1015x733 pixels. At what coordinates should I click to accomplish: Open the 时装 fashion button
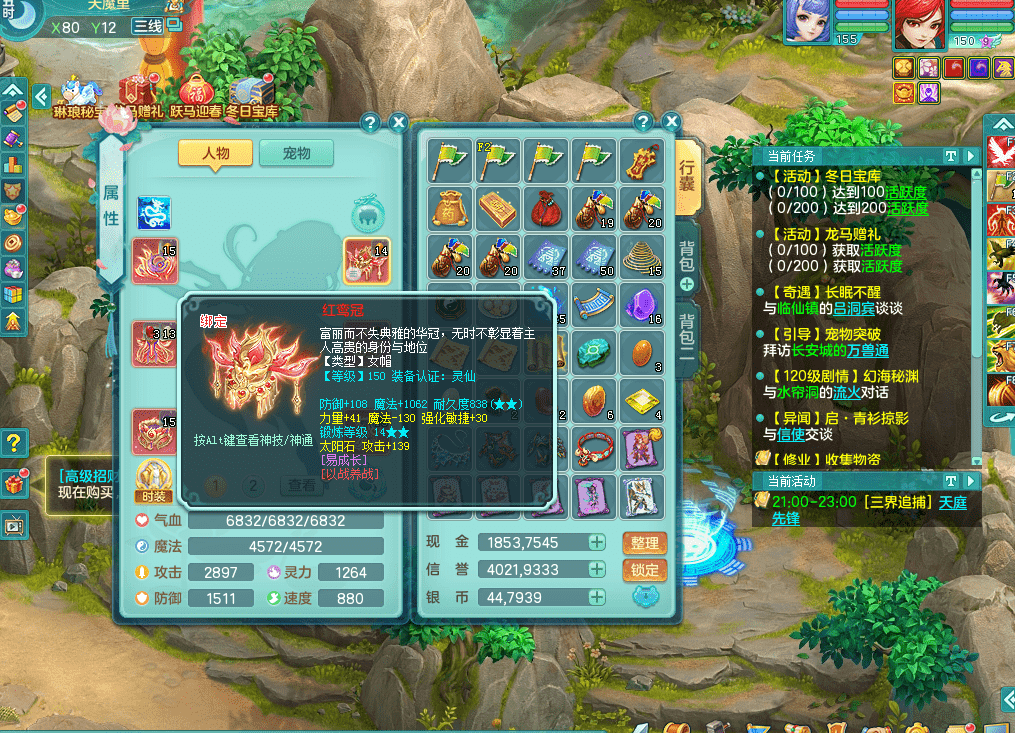click(x=153, y=482)
